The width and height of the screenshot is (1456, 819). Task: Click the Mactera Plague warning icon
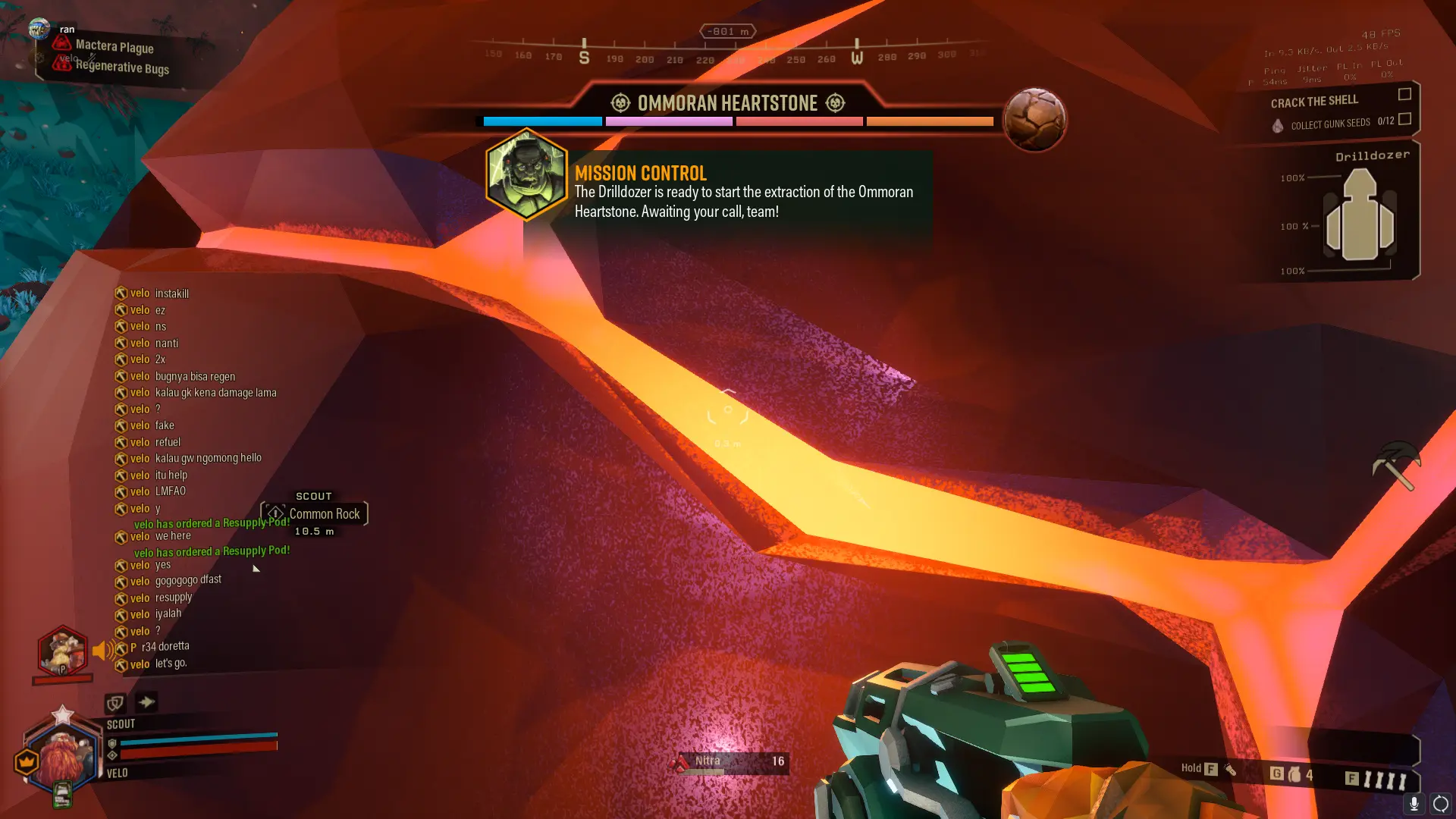point(61,44)
